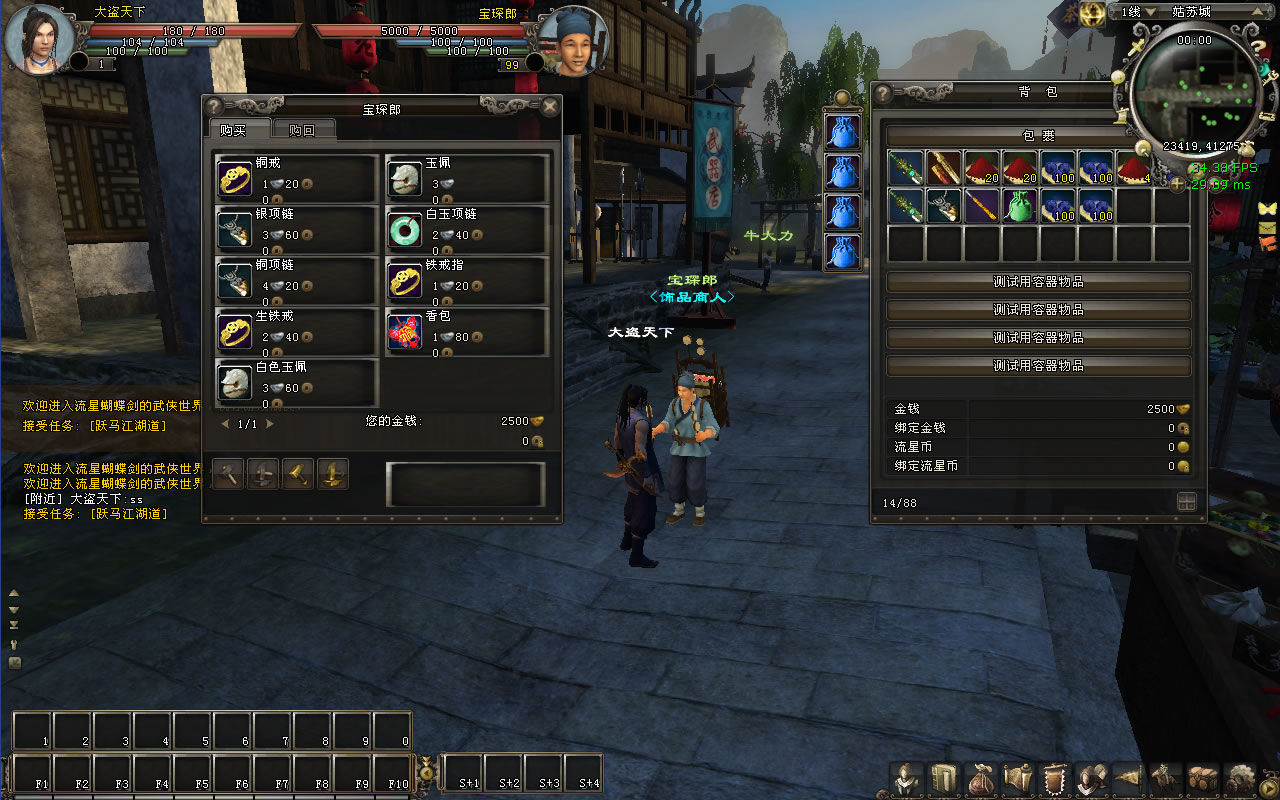Click the single hammer repair button
This screenshot has width=1280, height=800.
click(229, 474)
